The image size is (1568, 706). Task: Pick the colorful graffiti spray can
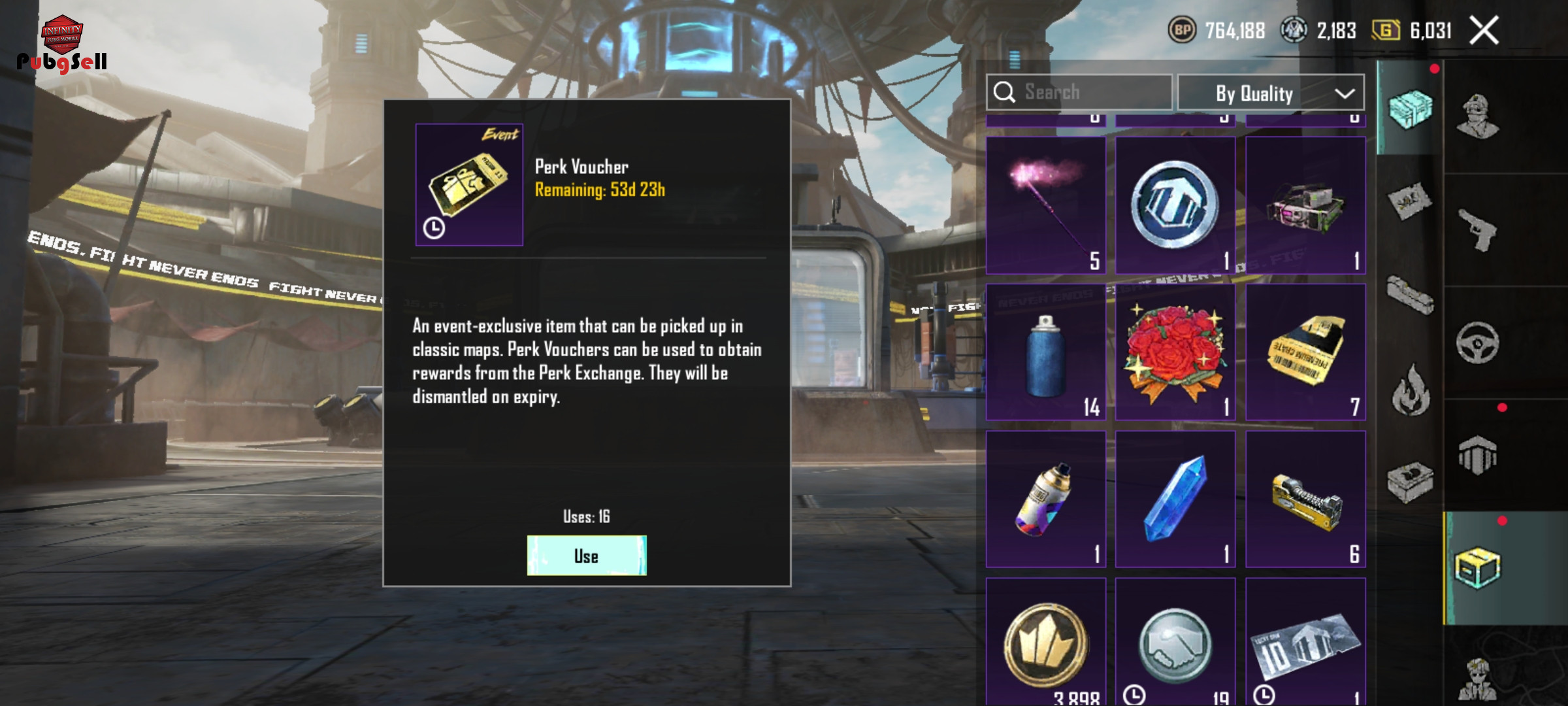(1045, 499)
